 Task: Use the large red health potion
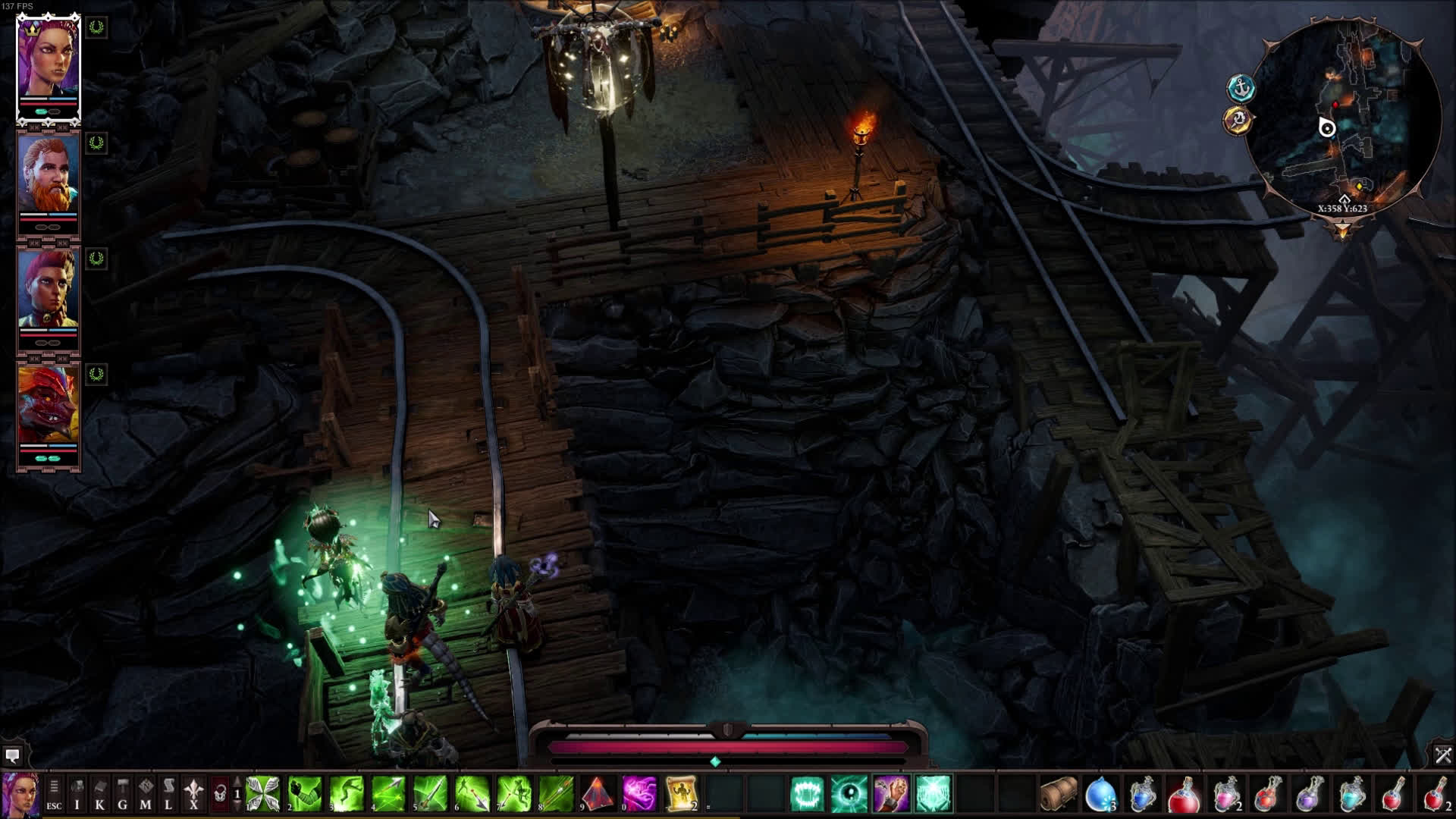(x=1183, y=794)
